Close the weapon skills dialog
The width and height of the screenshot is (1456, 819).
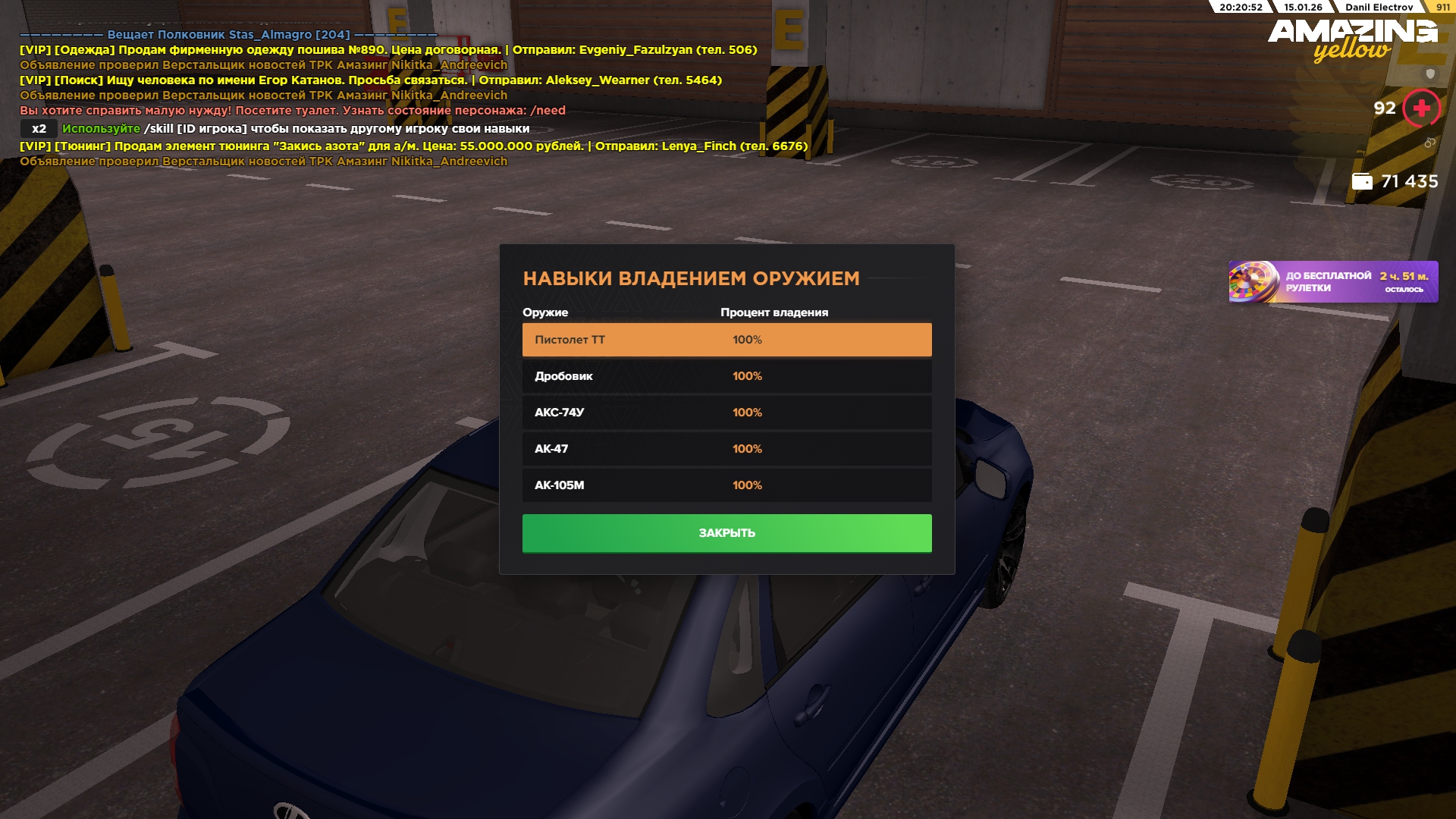726,533
